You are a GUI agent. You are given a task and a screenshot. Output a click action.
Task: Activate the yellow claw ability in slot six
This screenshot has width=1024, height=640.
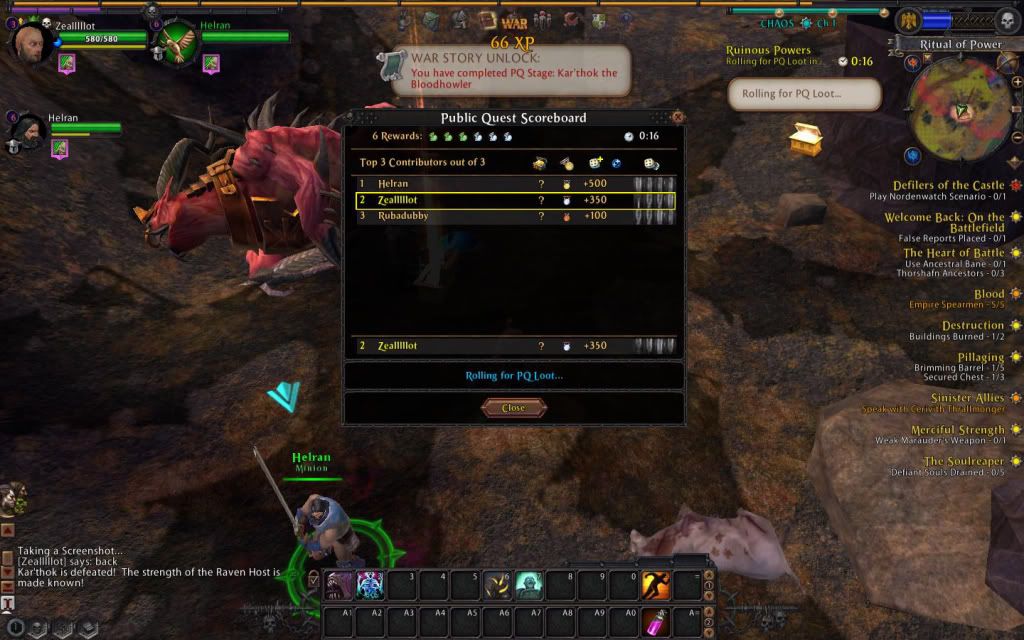(x=498, y=584)
